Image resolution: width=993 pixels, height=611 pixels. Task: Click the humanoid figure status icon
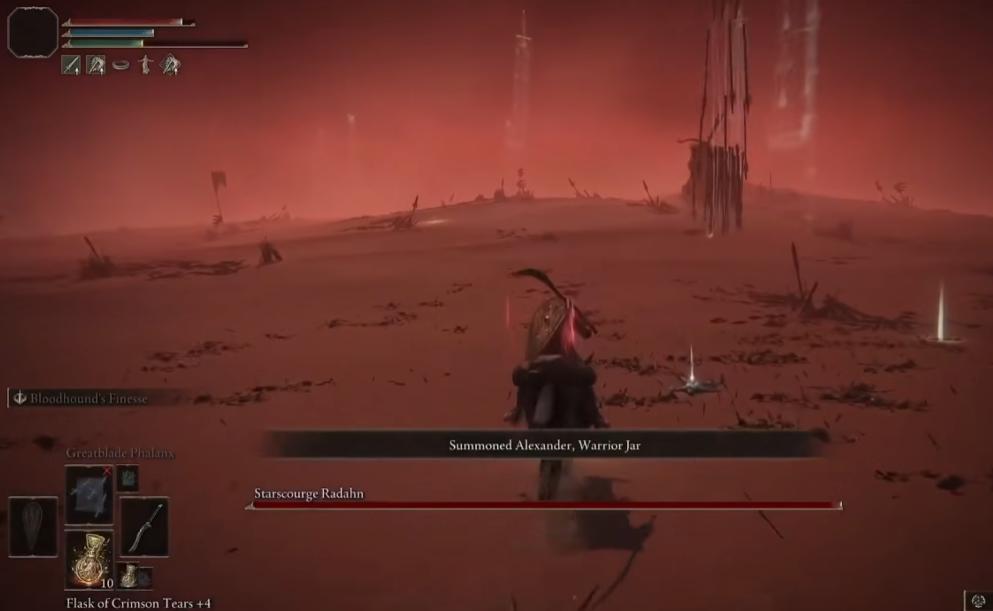[146, 65]
